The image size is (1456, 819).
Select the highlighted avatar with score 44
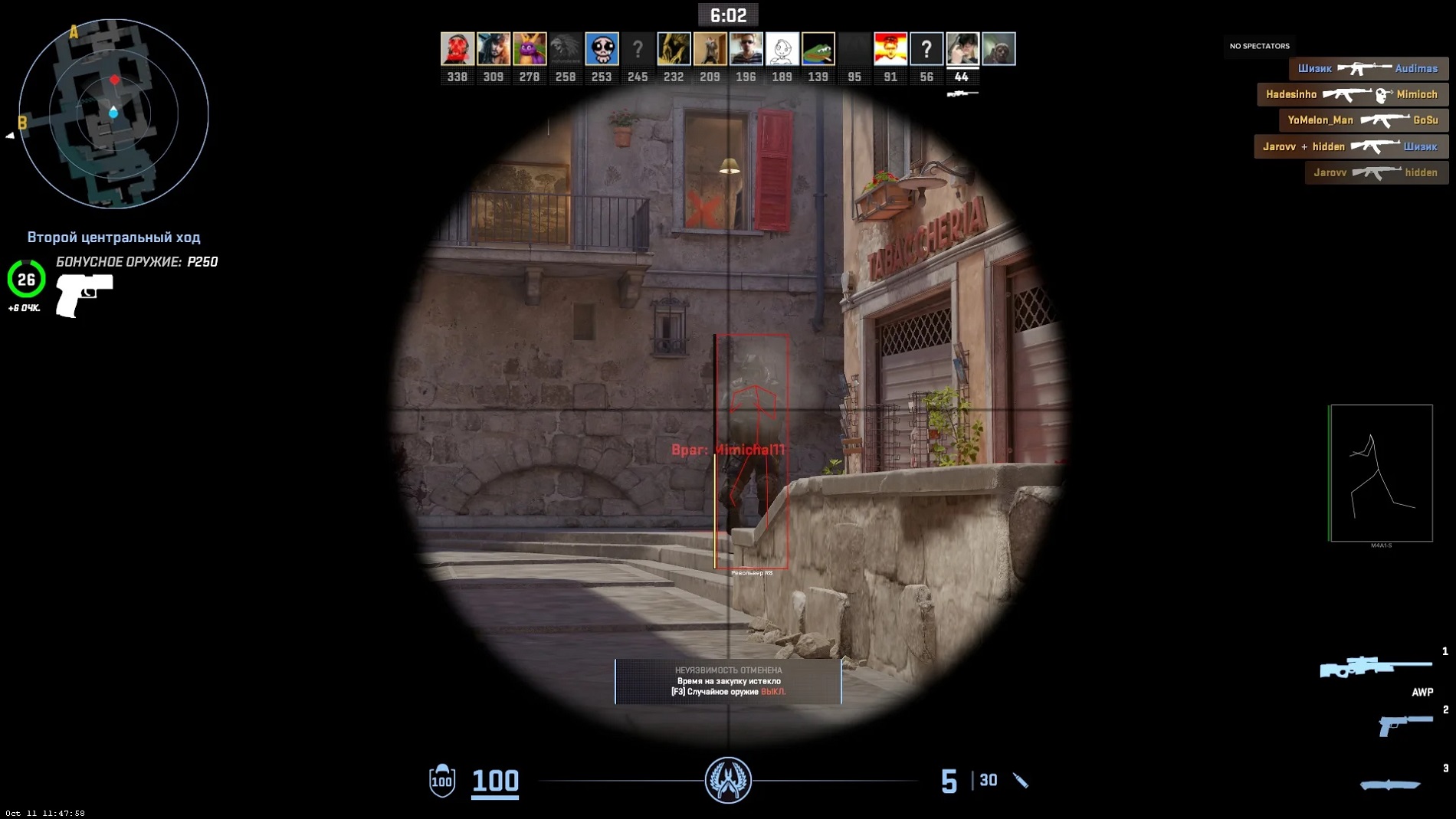pos(962,49)
